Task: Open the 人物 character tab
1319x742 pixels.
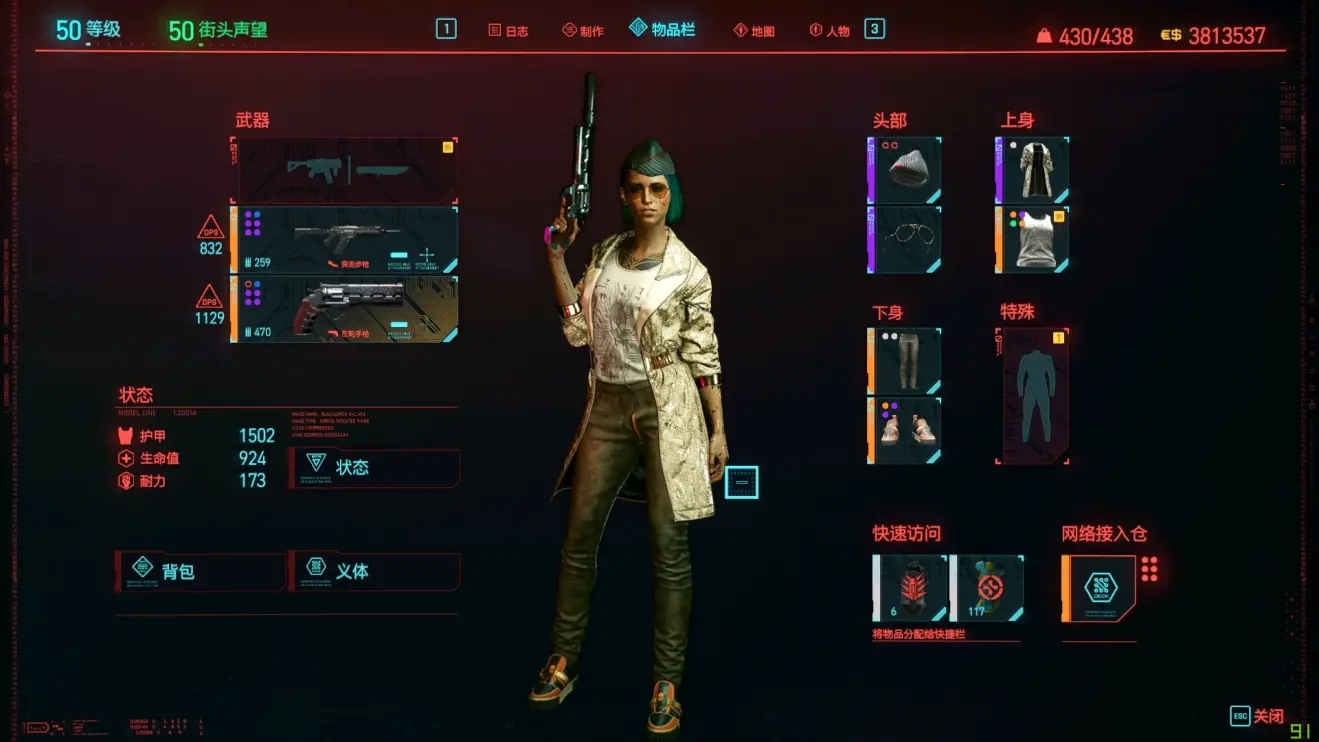Action: [829, 30]
